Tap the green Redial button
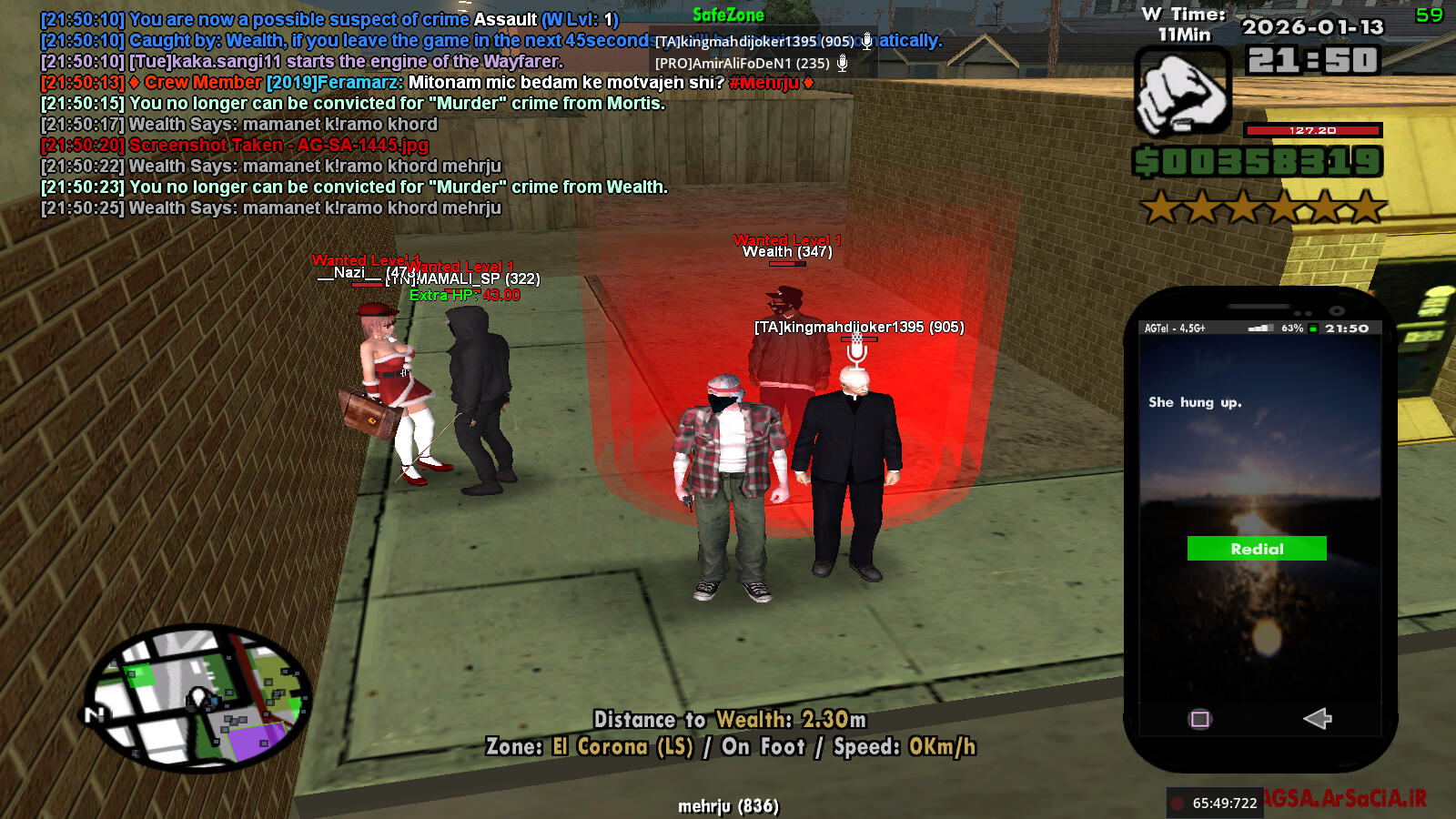 coord(1257,549)
